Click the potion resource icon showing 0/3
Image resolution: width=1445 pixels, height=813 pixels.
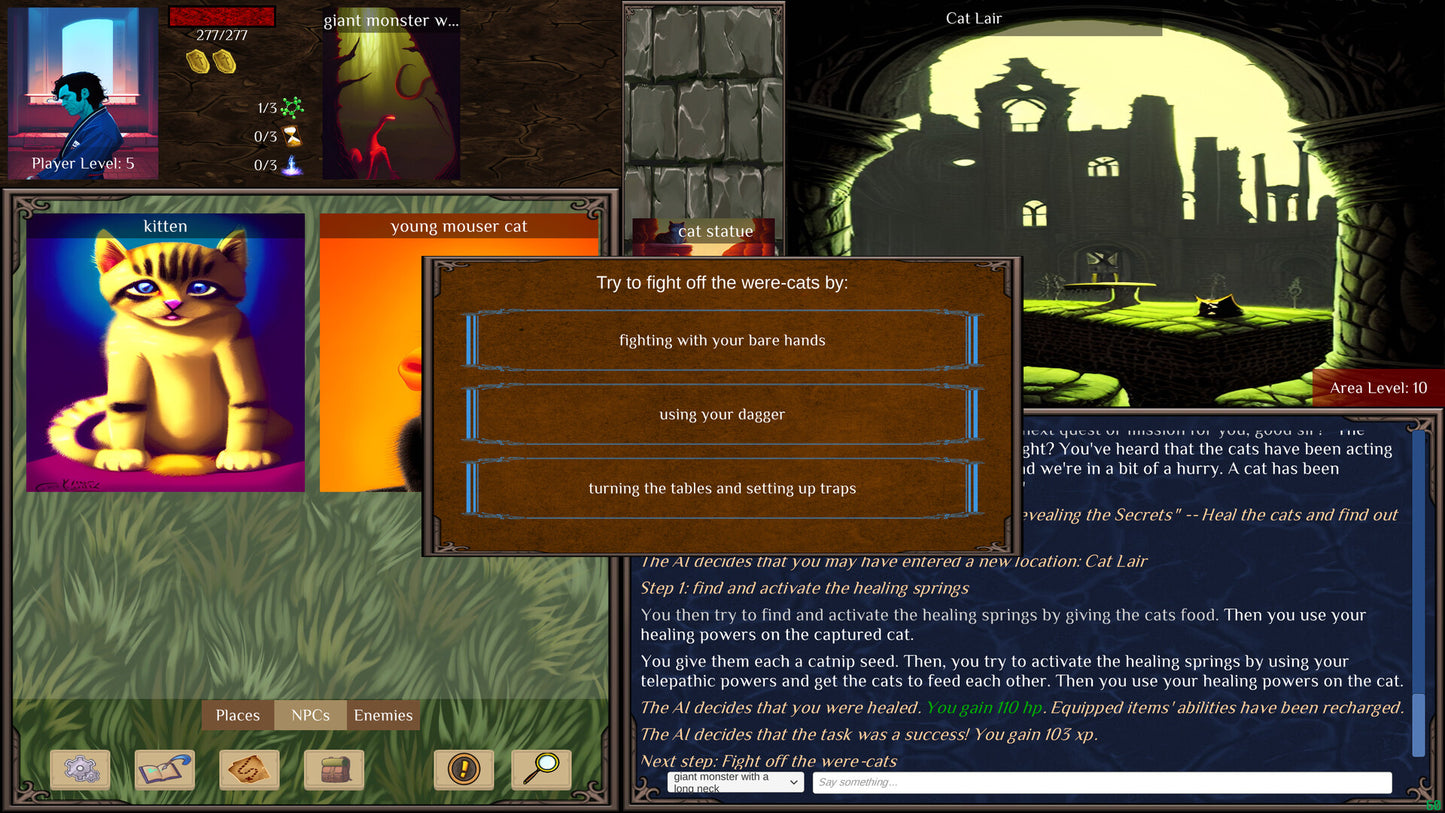292,166
